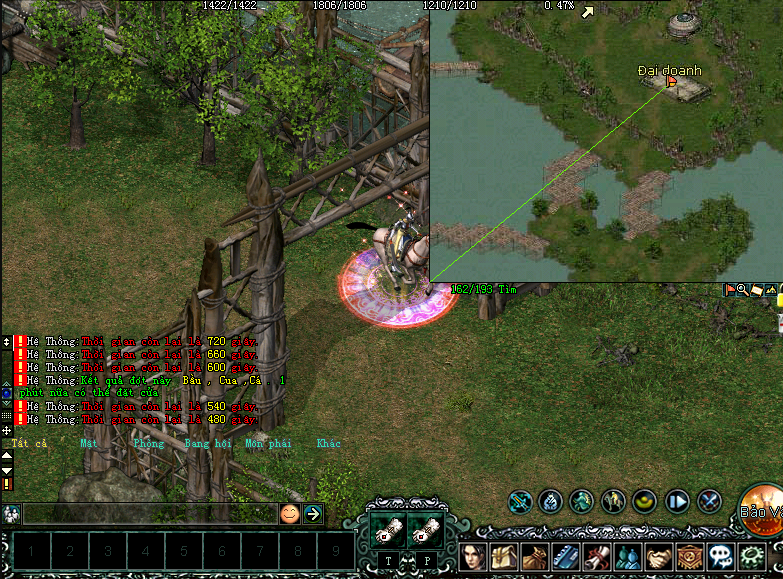Image resolution: width=783 pixels, height=579 pixels.
Task: Select the scroll skill in slot P
Action: coord(426,533)
